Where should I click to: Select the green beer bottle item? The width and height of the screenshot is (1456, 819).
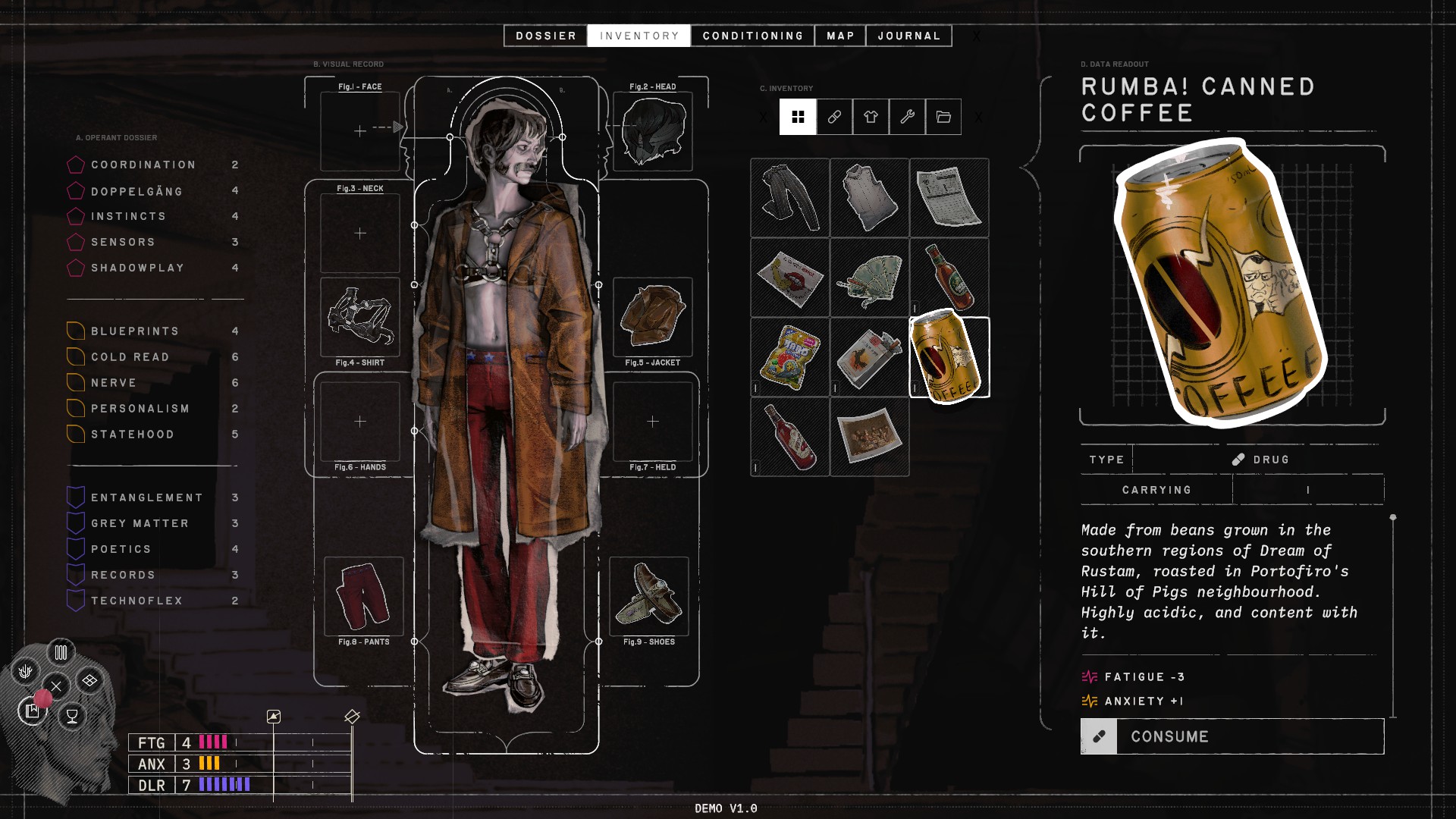pyautogui.click(x=949, y=278)
